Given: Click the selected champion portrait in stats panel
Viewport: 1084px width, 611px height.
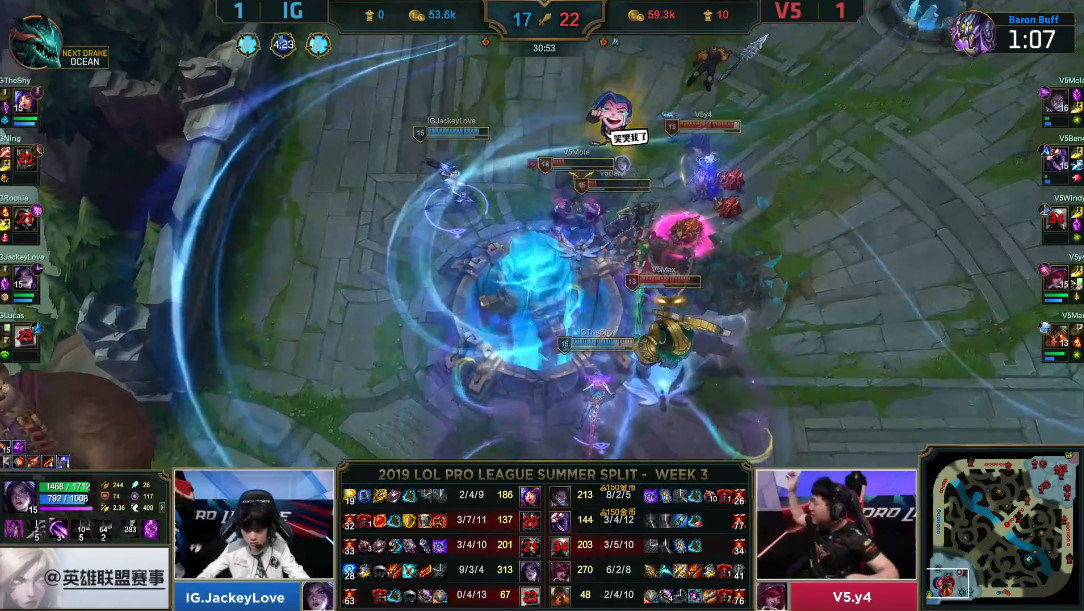Looking at the screenshot, I should (19, 496).
